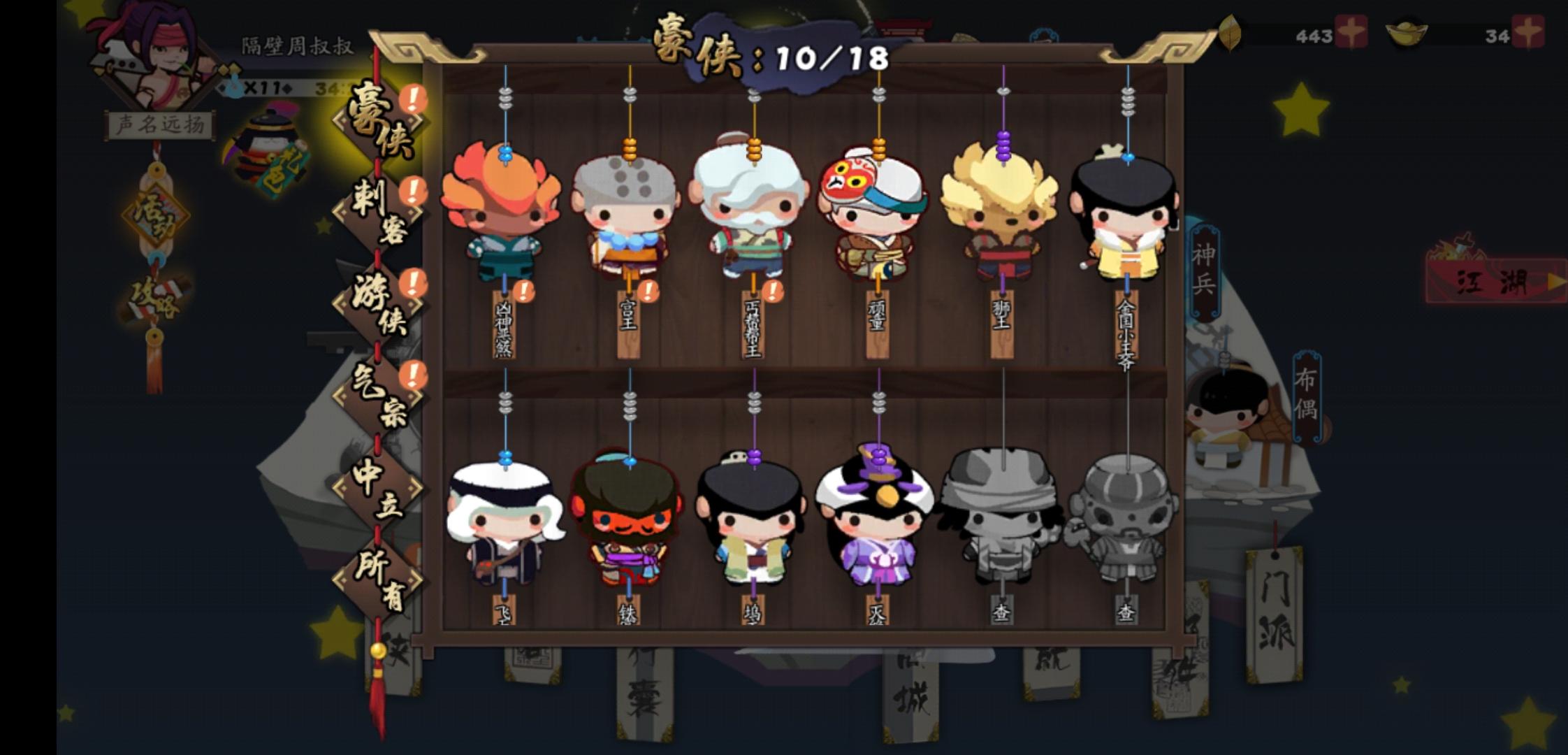Viewport: 1568px width, 755px height.
Task: Enable the 刺客 assassin filter
Action: pos(377,210)
